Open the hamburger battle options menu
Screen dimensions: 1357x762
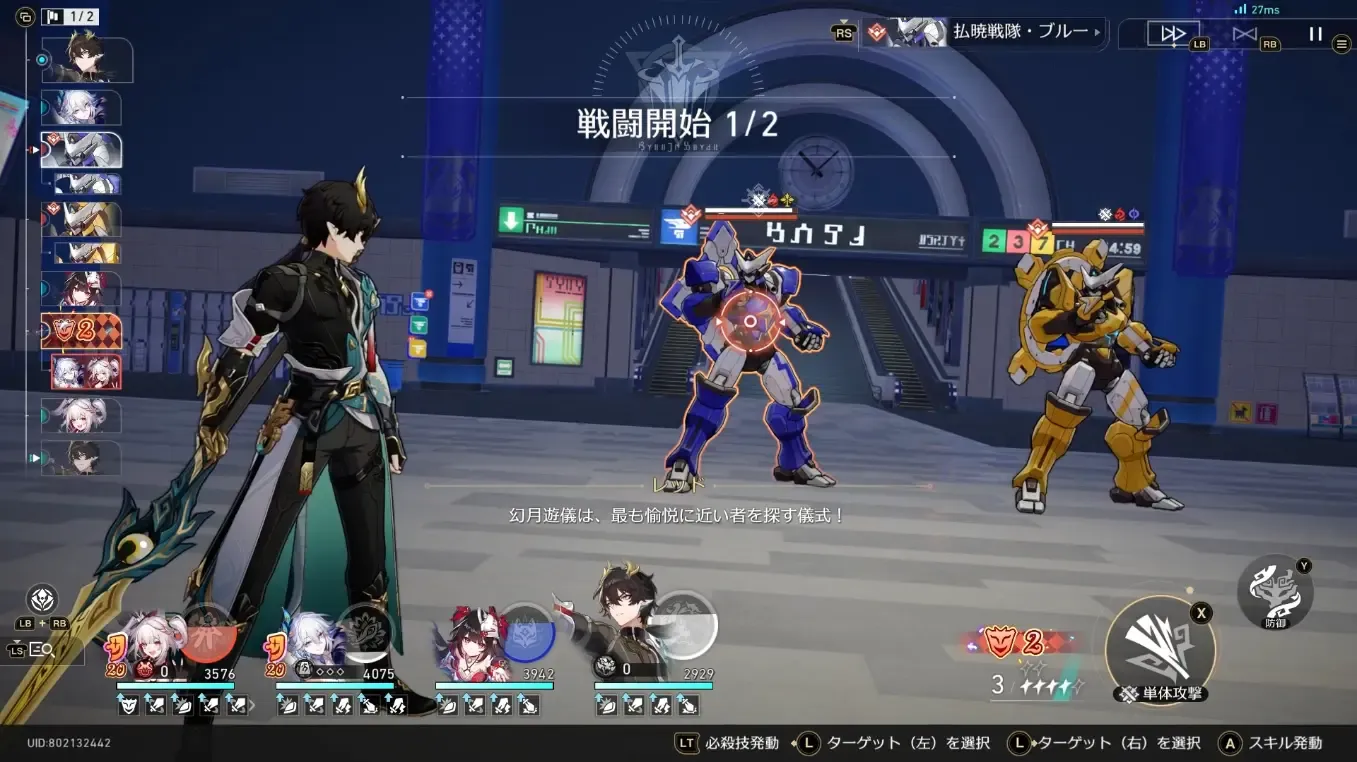(1340, 43)
